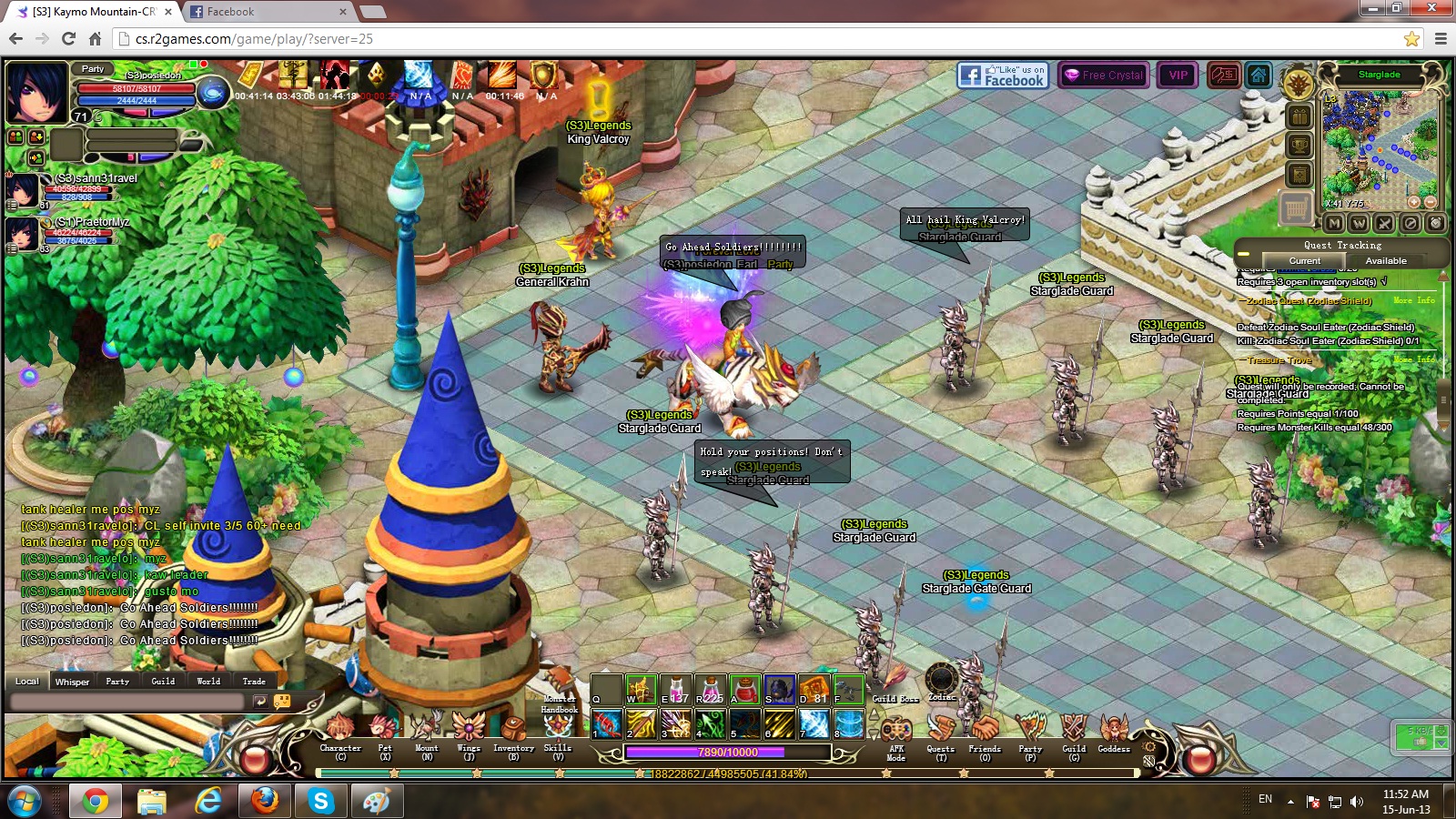Use the skill in hotbar slot 7
Viewport: 1456px width, 819px height.
[x=814, y=724]
